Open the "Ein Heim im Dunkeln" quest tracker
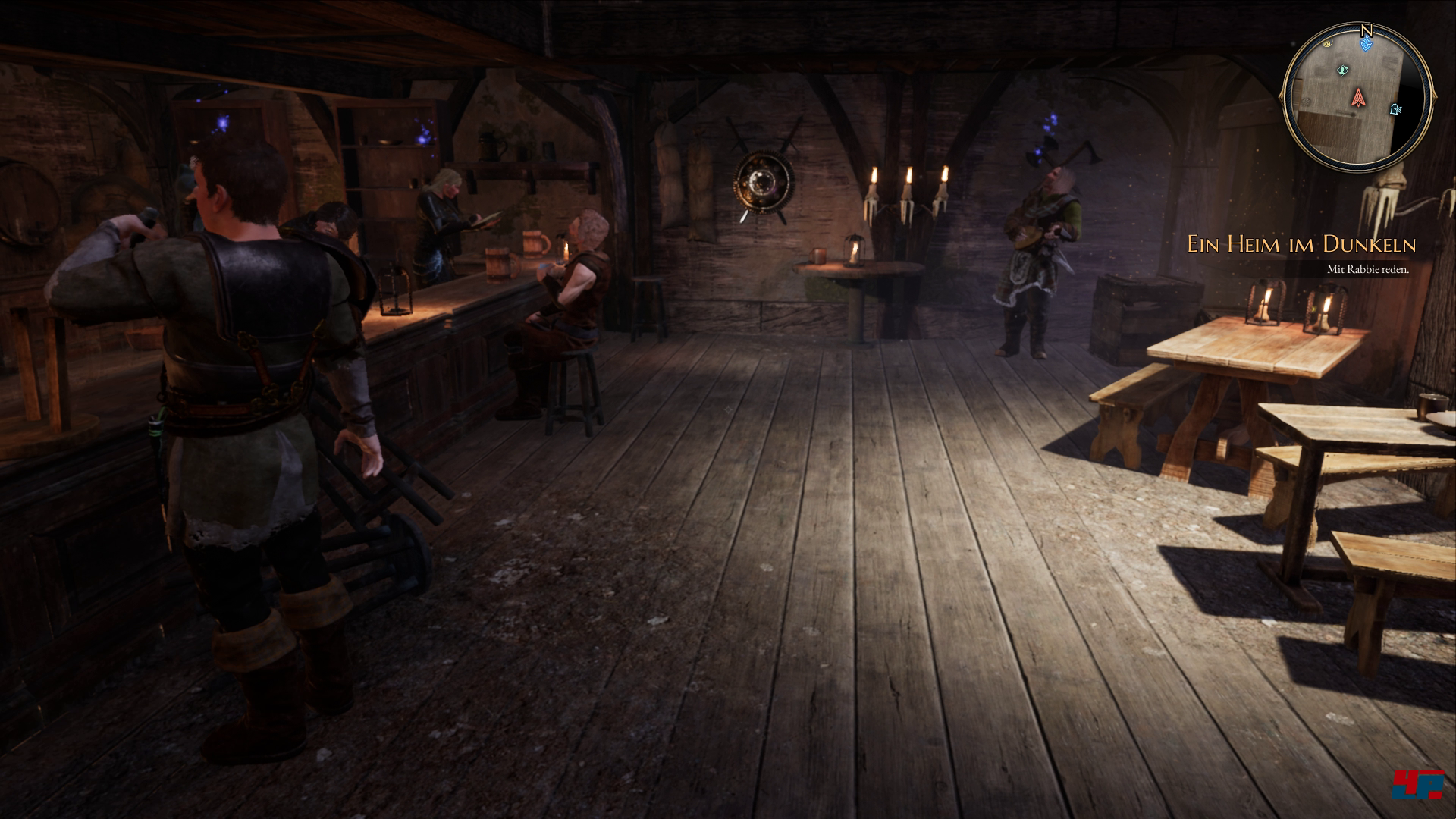This screenshot has width=1456, height=819. pos(1301,244)
